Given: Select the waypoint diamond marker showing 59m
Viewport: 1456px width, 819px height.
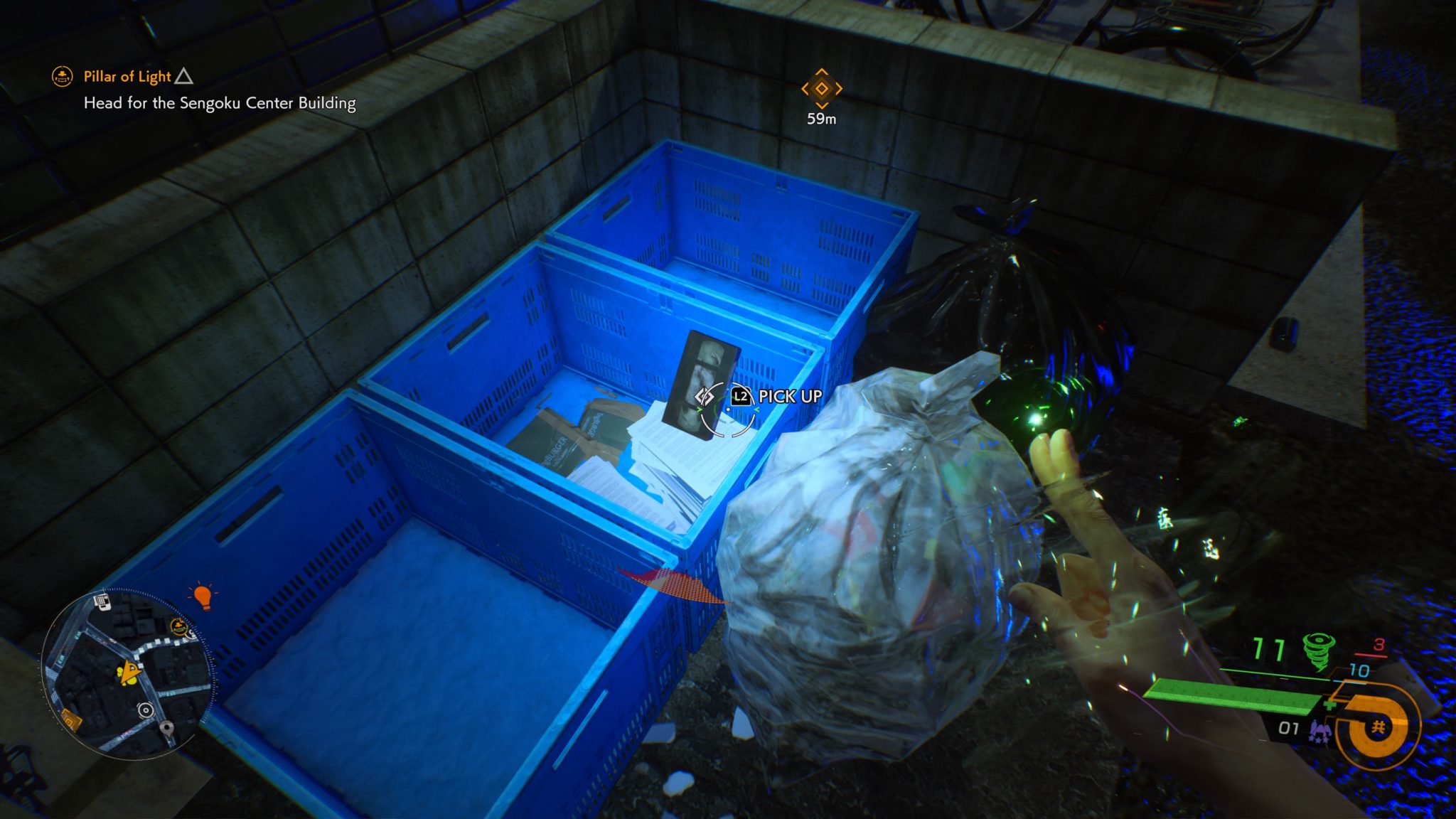Looking at the screenshot, I should (x=821, y=89).
